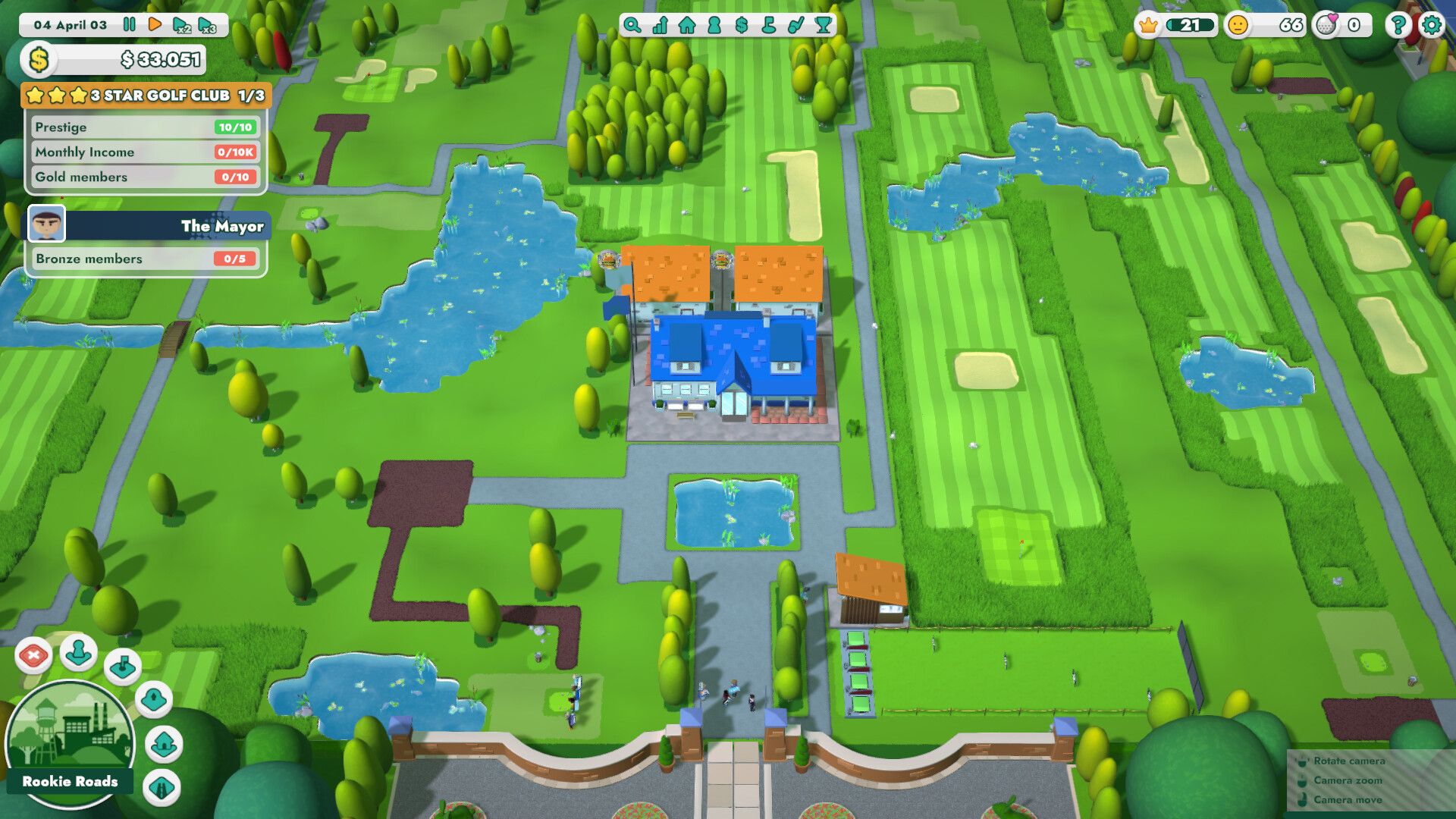Open the members person icon panel
Viewport: 1456px width, 819px height.
point(714,25)
